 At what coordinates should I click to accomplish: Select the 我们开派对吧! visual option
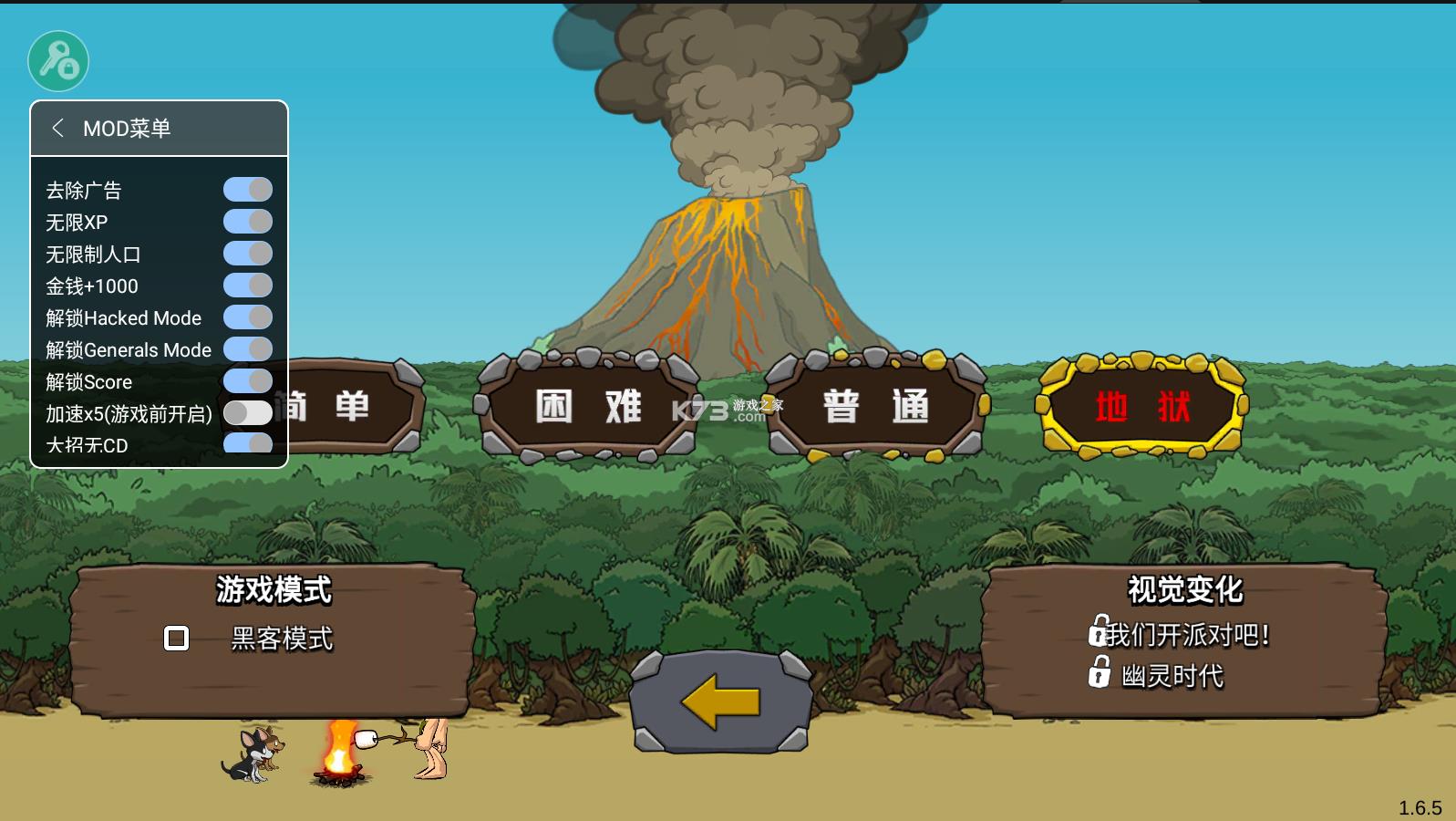click(1187, 634)
